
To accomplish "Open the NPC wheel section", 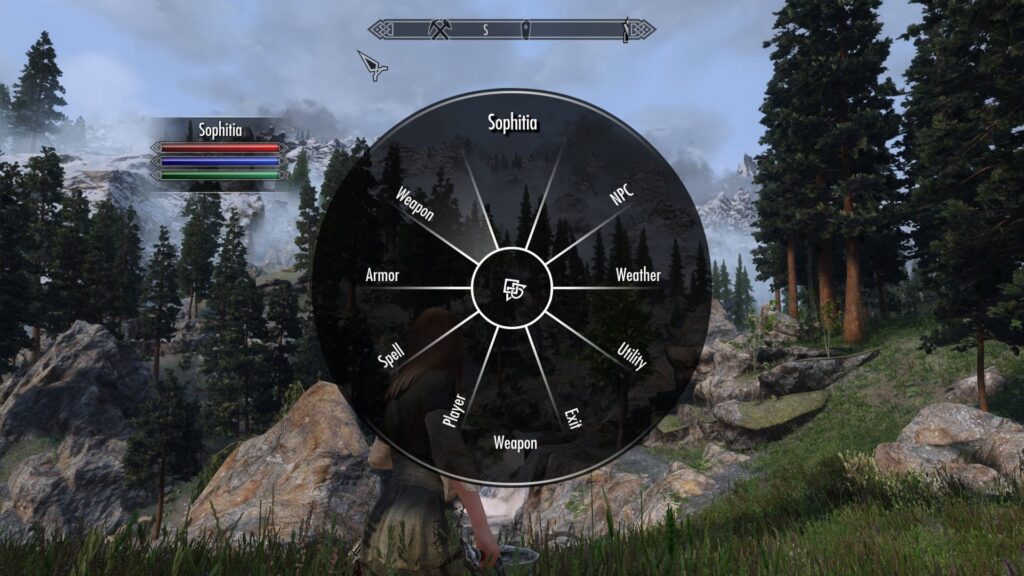I will [624, 191].
